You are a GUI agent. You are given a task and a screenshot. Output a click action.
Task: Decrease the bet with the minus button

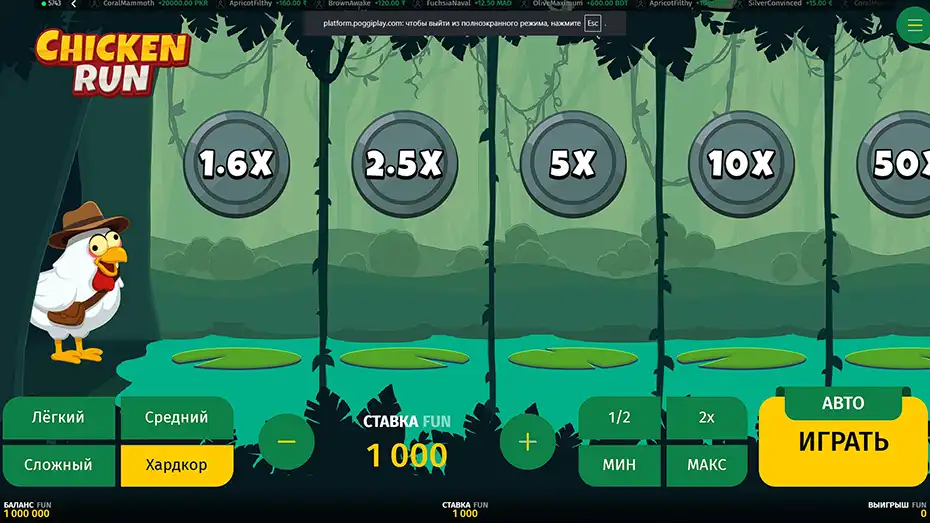click(287, 441)
